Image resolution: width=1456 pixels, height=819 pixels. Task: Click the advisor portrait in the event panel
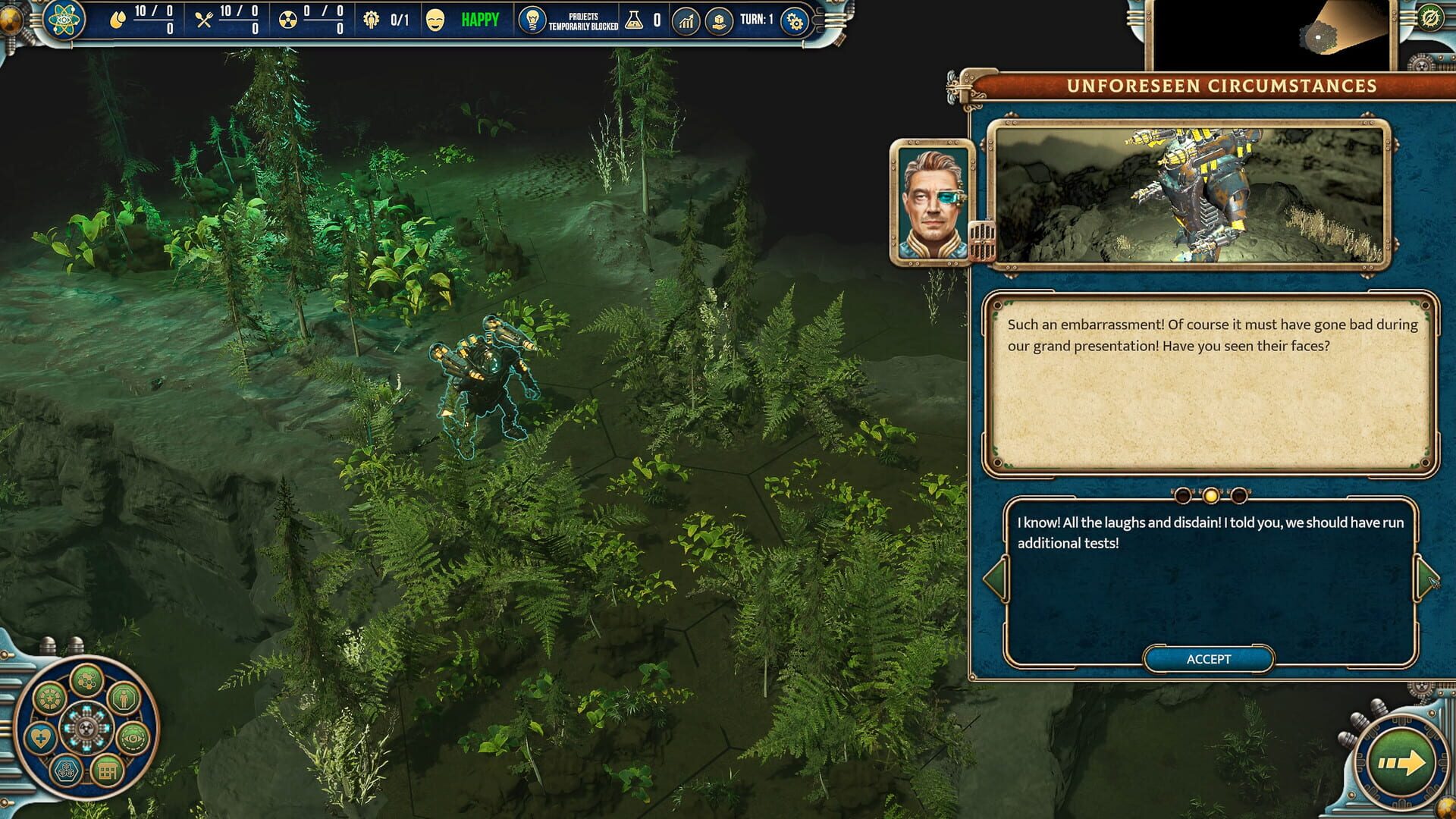pyautogui.click(x=931, y=201)
